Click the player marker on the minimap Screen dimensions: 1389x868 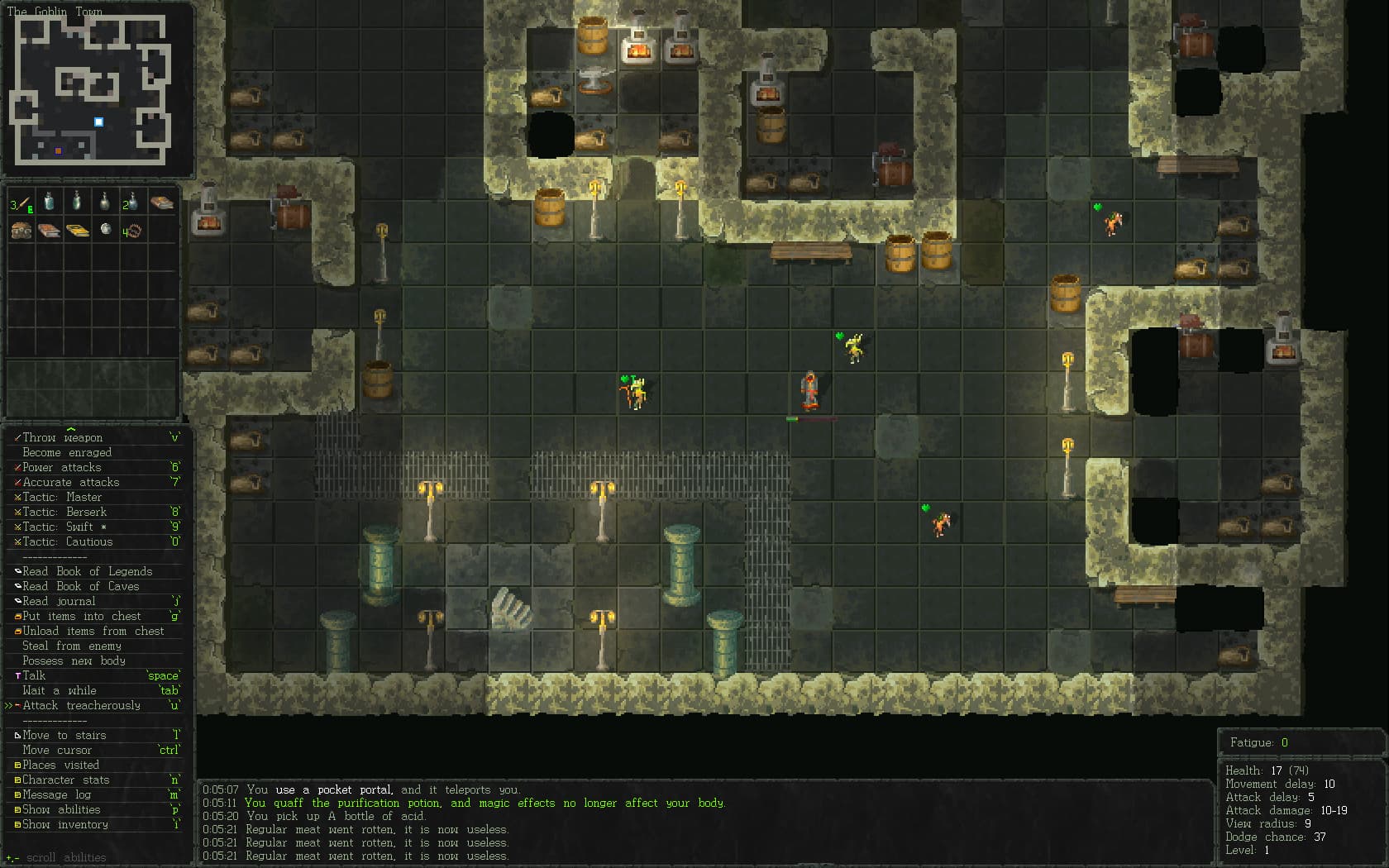[98, 122]
